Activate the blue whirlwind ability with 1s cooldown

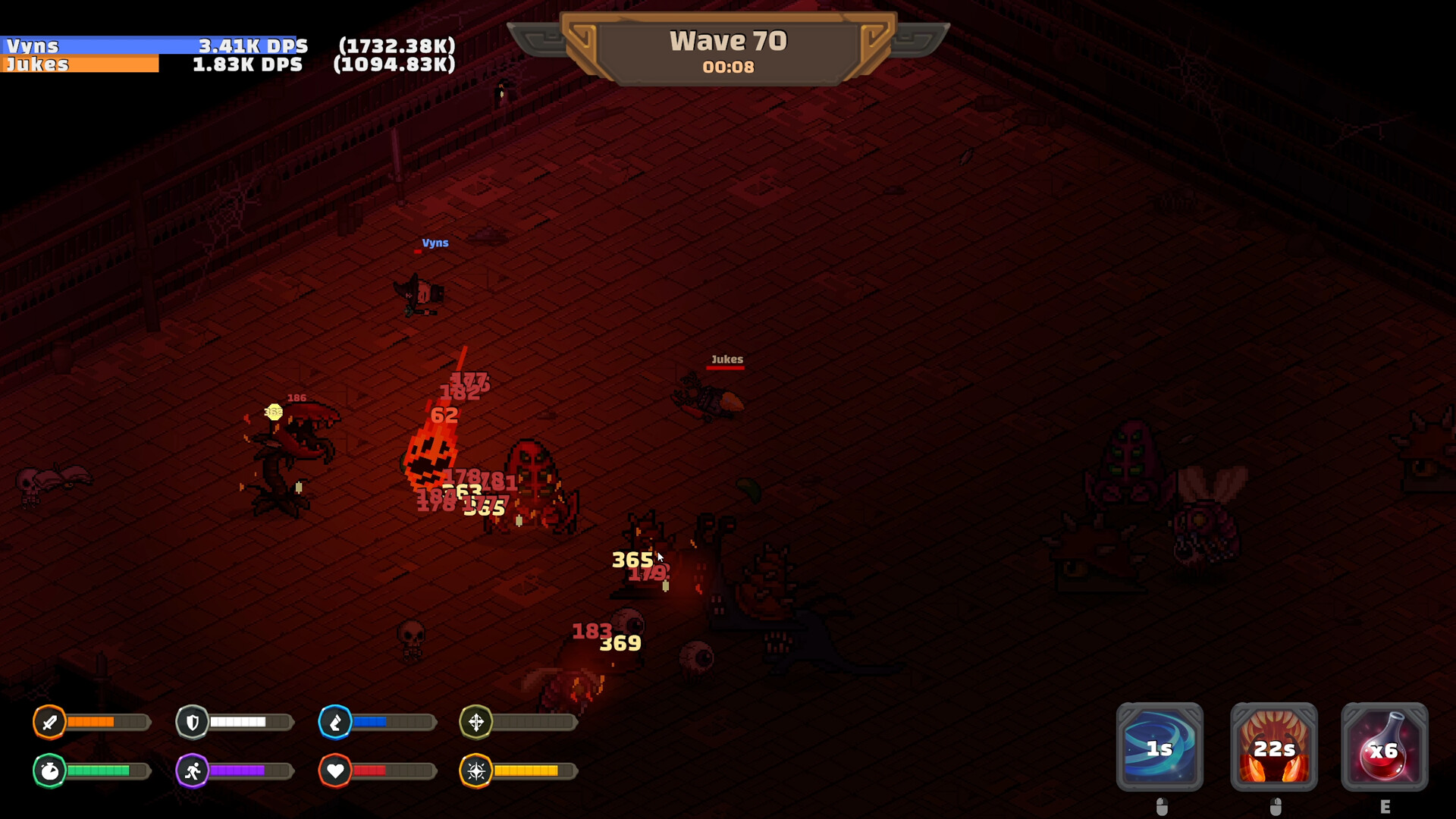[1159, 748]
